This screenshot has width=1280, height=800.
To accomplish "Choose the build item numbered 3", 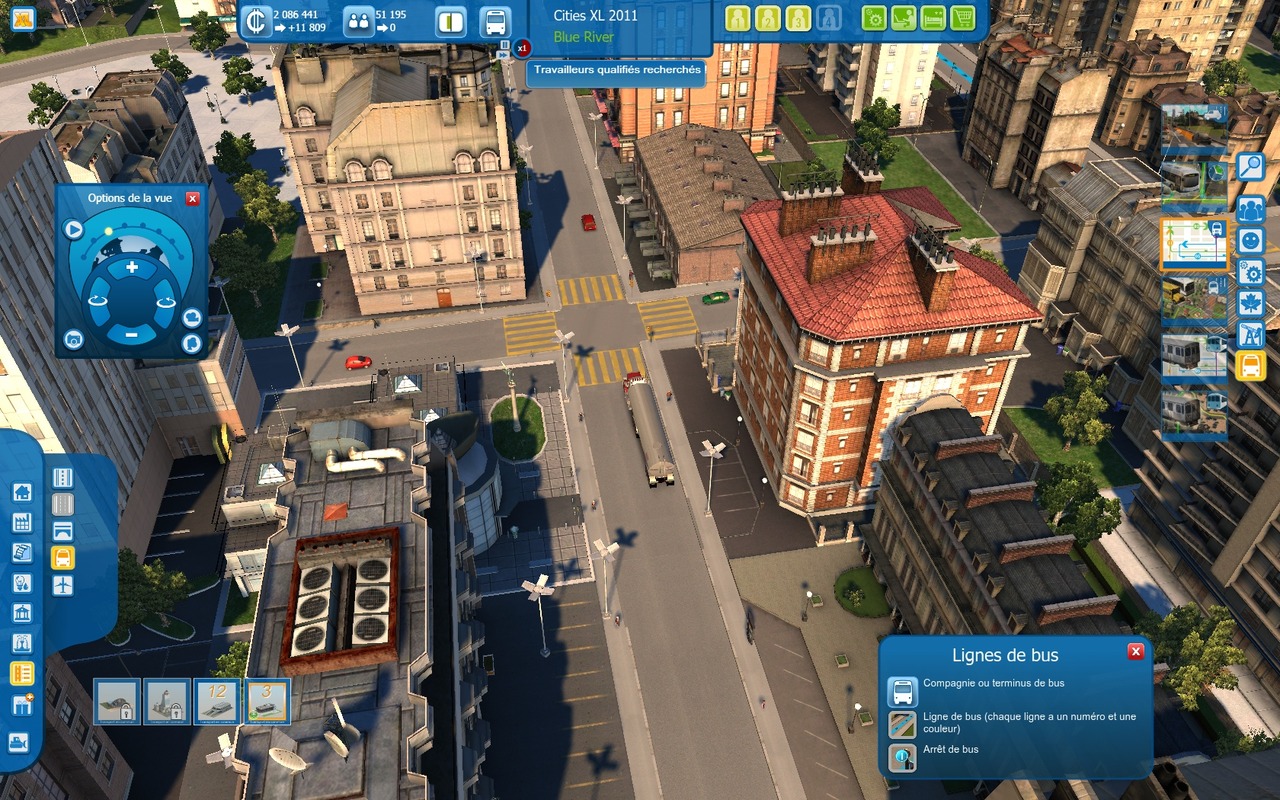I will tap(267, 701).
